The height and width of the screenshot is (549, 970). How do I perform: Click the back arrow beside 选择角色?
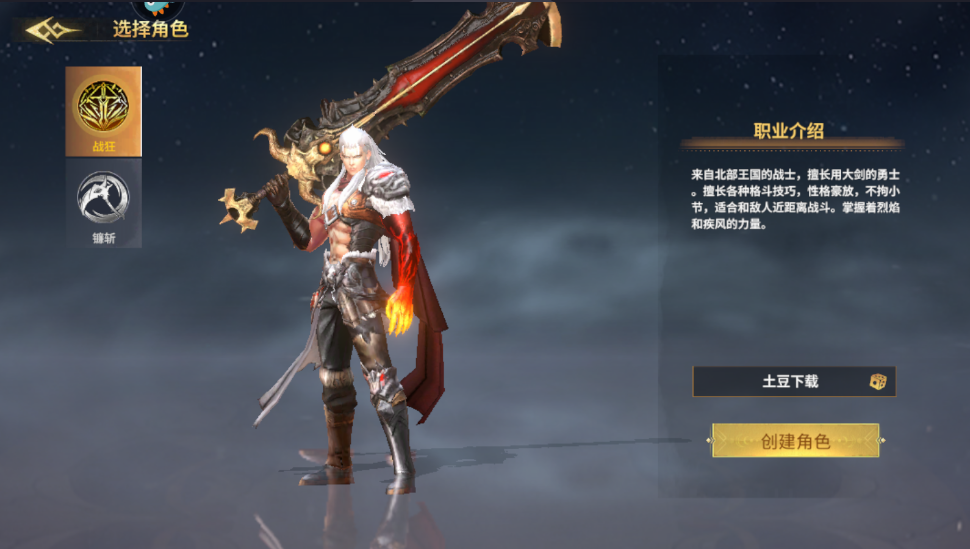point(52,30)
